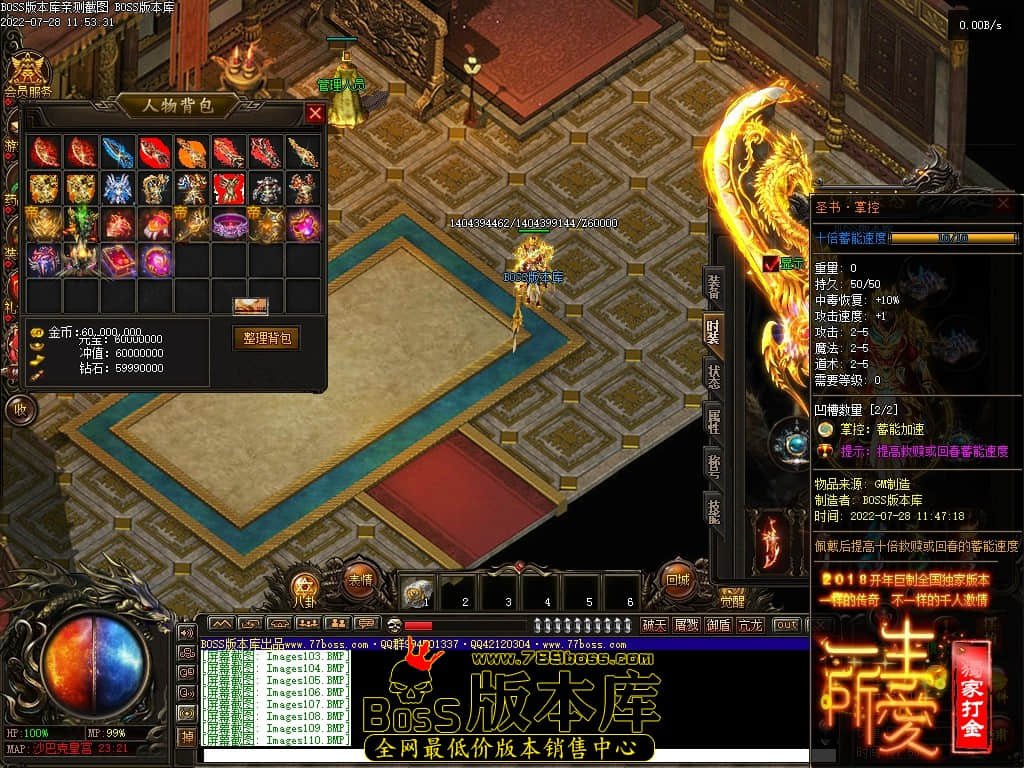Select the blue sword inventory item
Image resolution: width=1024 pixels, height=768 pixels.
pyautogui.click(x=118, y=152)
